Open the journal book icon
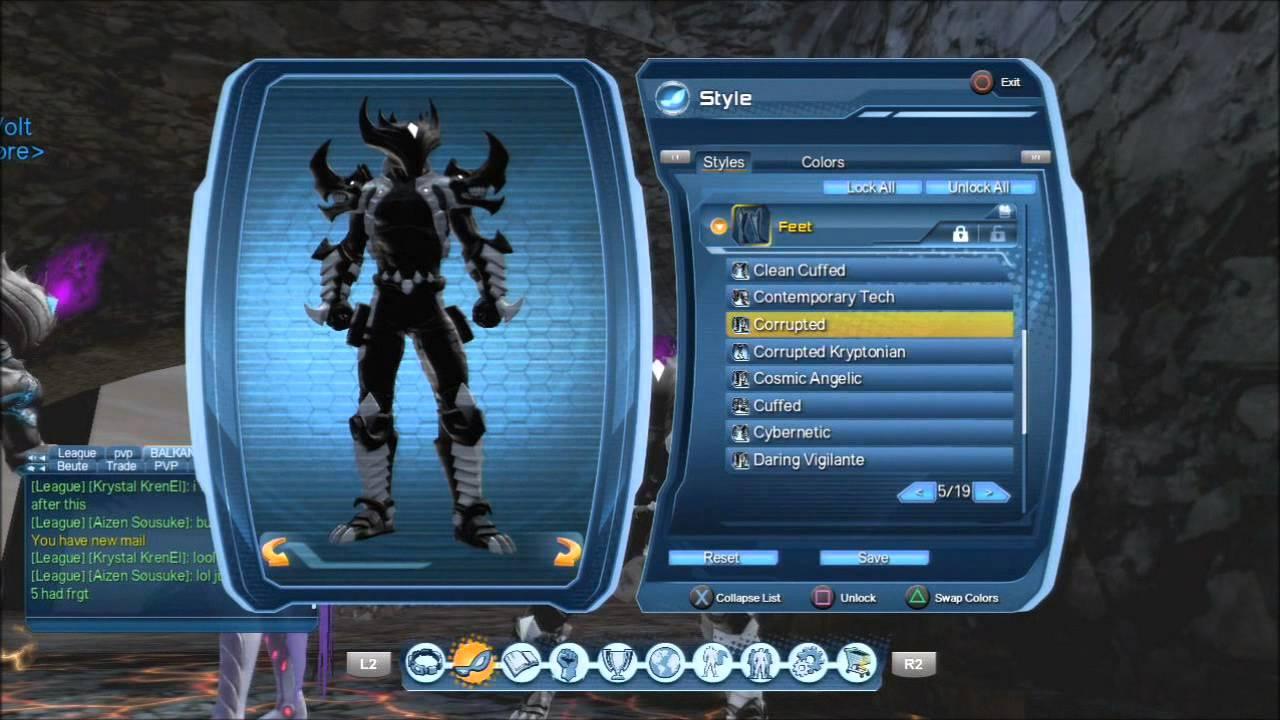The width and height of the screenshot is (1280, 720). [521, 663]
